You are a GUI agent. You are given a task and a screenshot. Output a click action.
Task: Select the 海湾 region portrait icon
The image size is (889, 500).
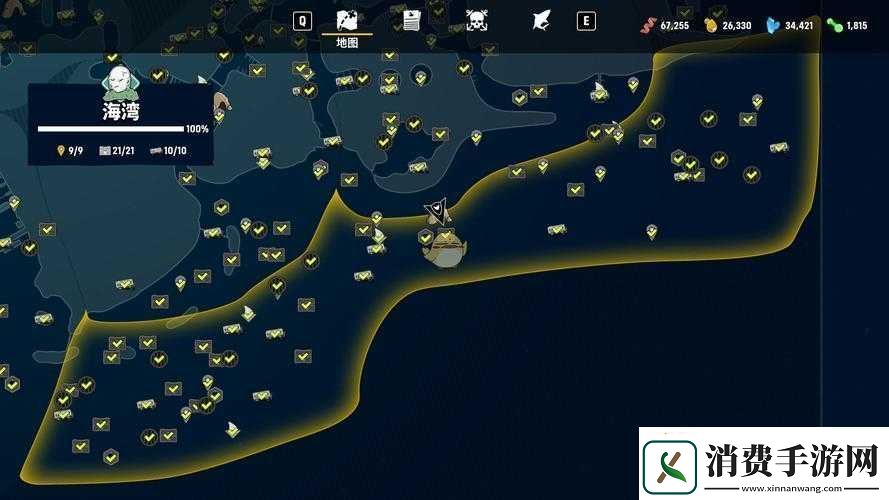120,78
